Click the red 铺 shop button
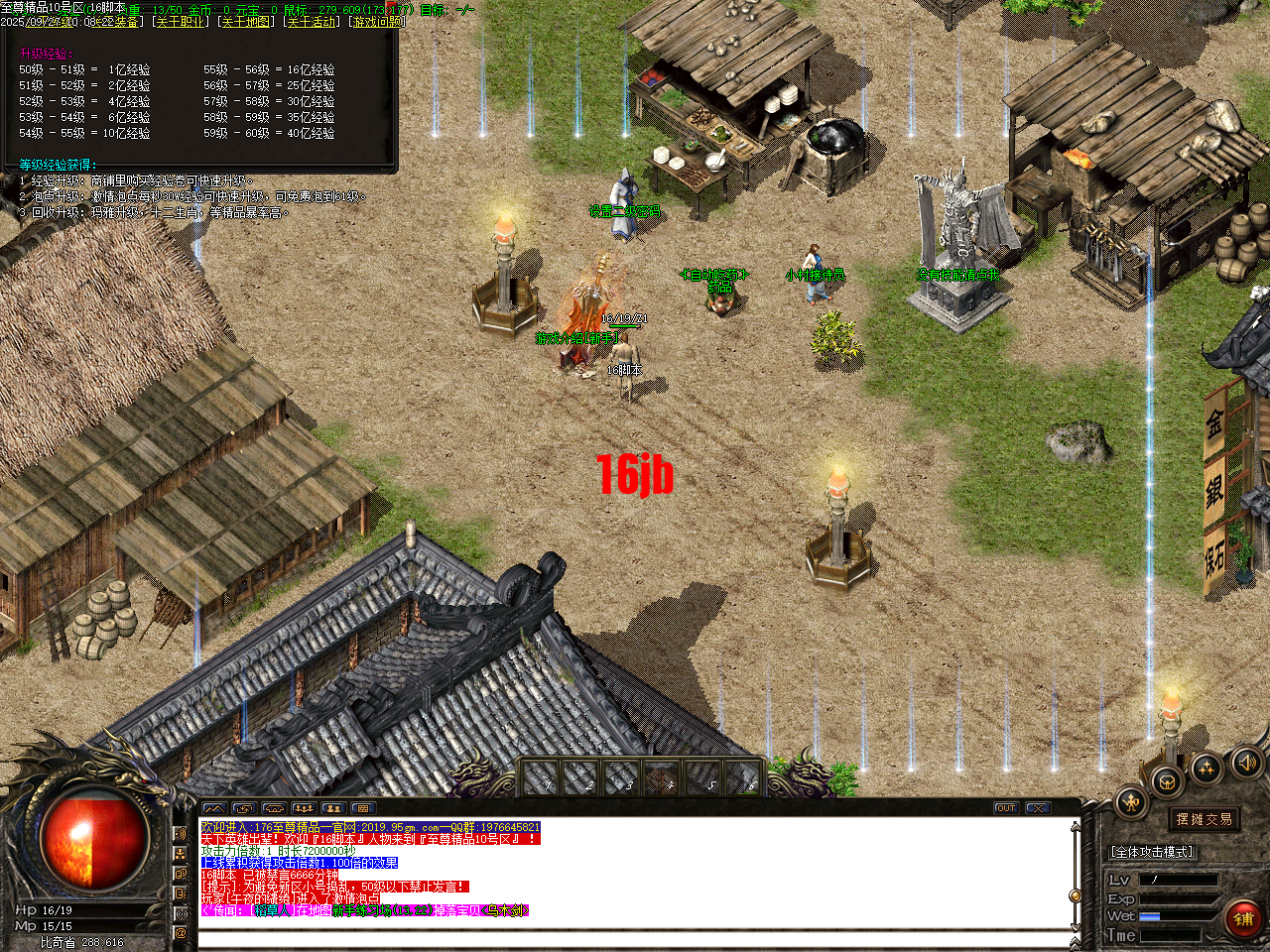Image resolution: width=1270 pixels, height=952 pixels. (1242, 917)
